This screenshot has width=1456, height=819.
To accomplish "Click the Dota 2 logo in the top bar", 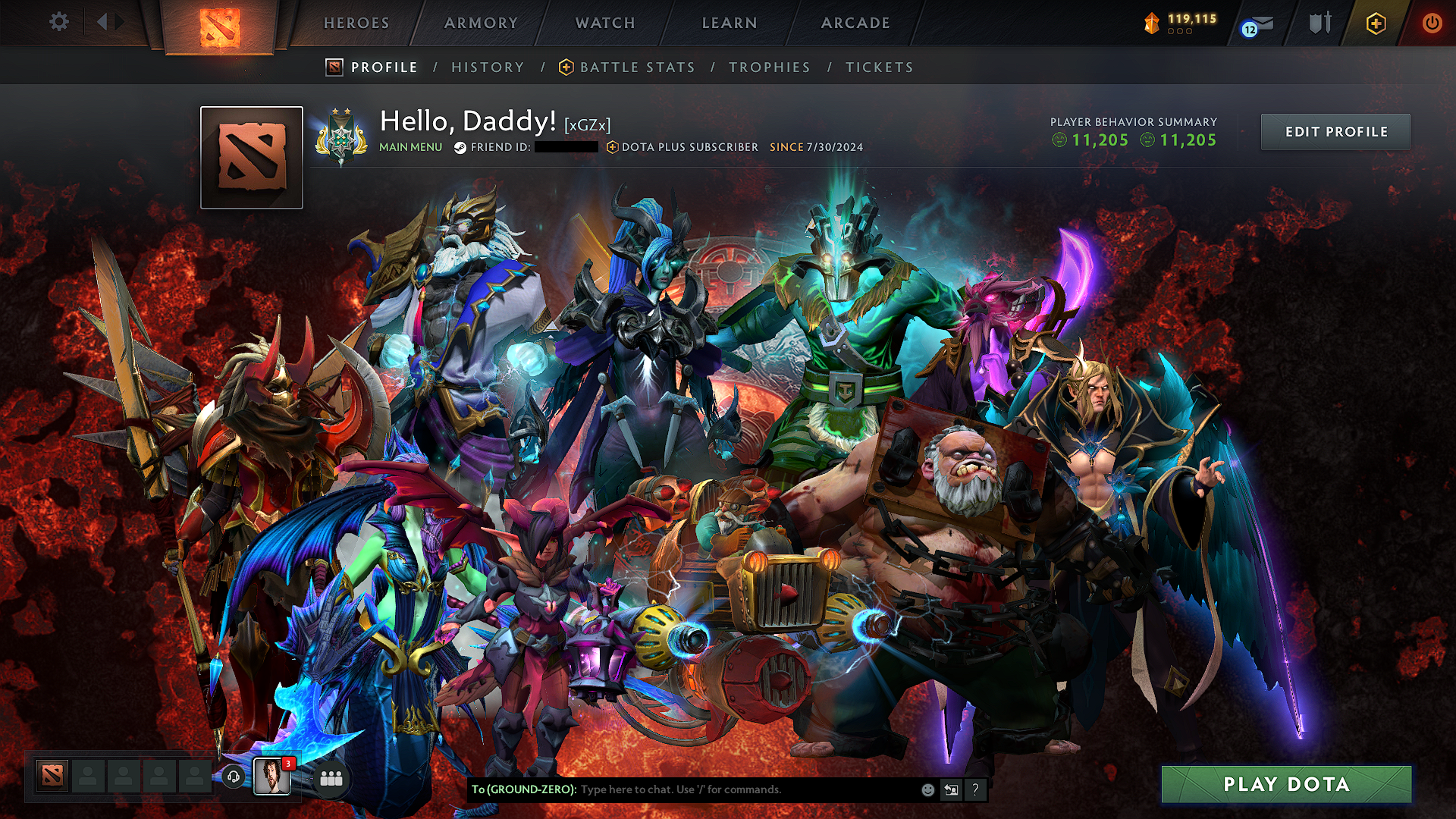I will pyautogui.click(x=220, y=25).
